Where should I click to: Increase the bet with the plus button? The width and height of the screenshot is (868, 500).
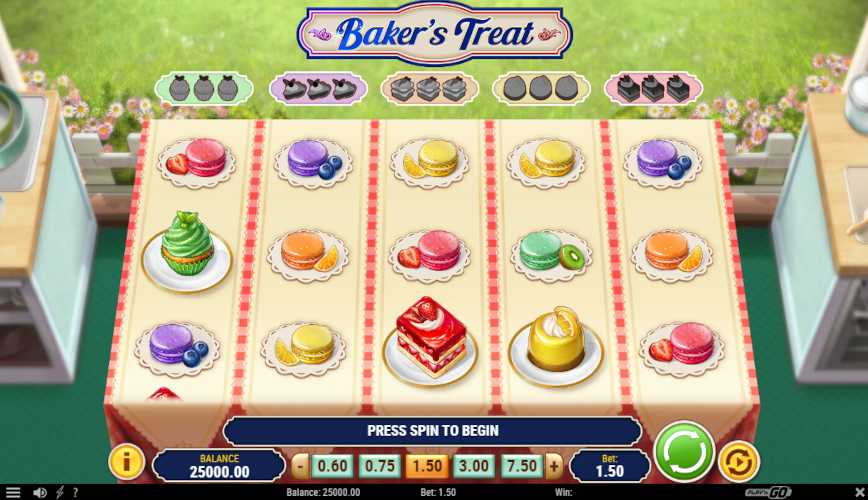coord(554,466)
